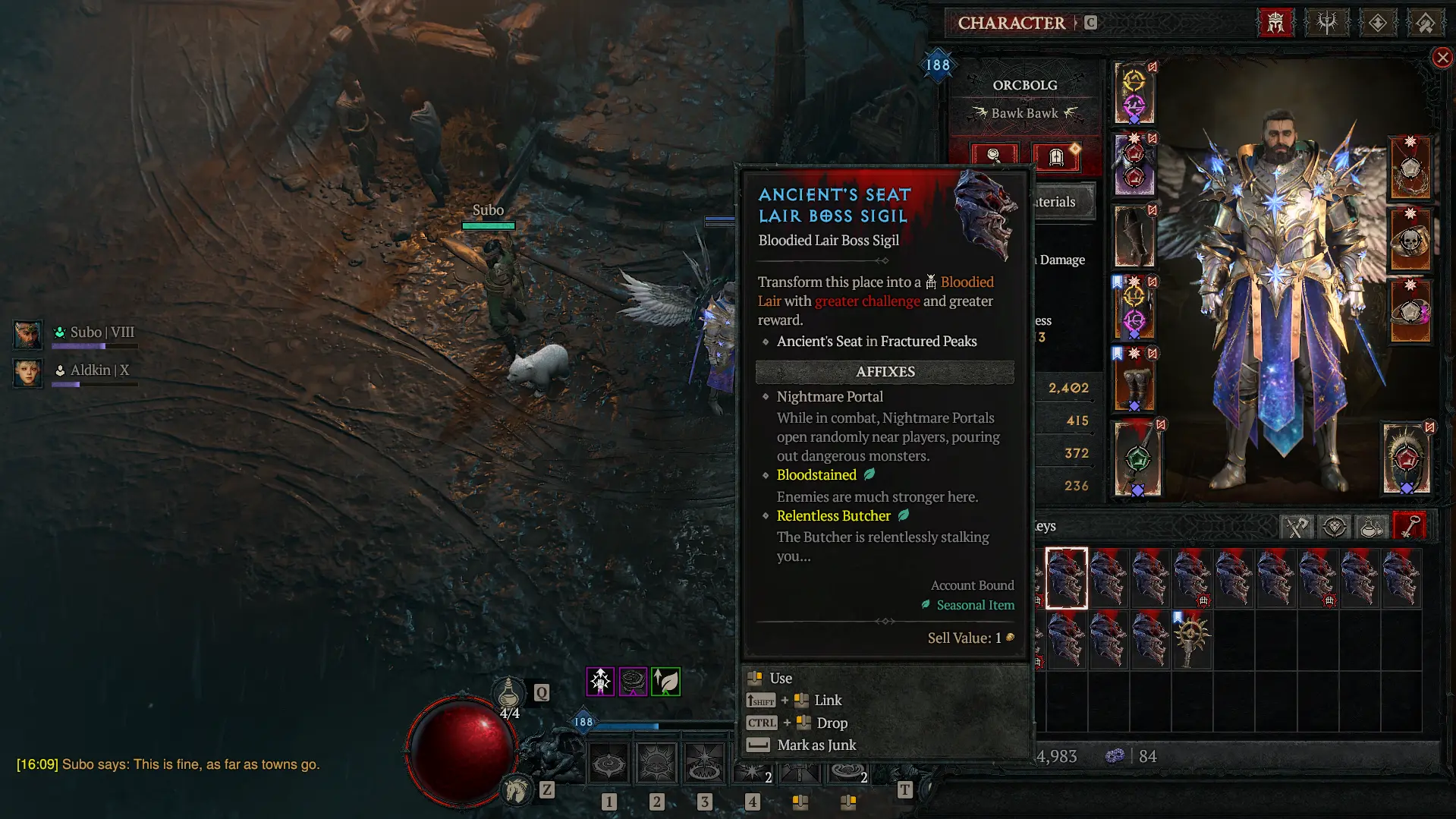Viewport: 1456px width, 819px height.
Task: Activate the horse mount icon
Action: (x=517, y=790)
